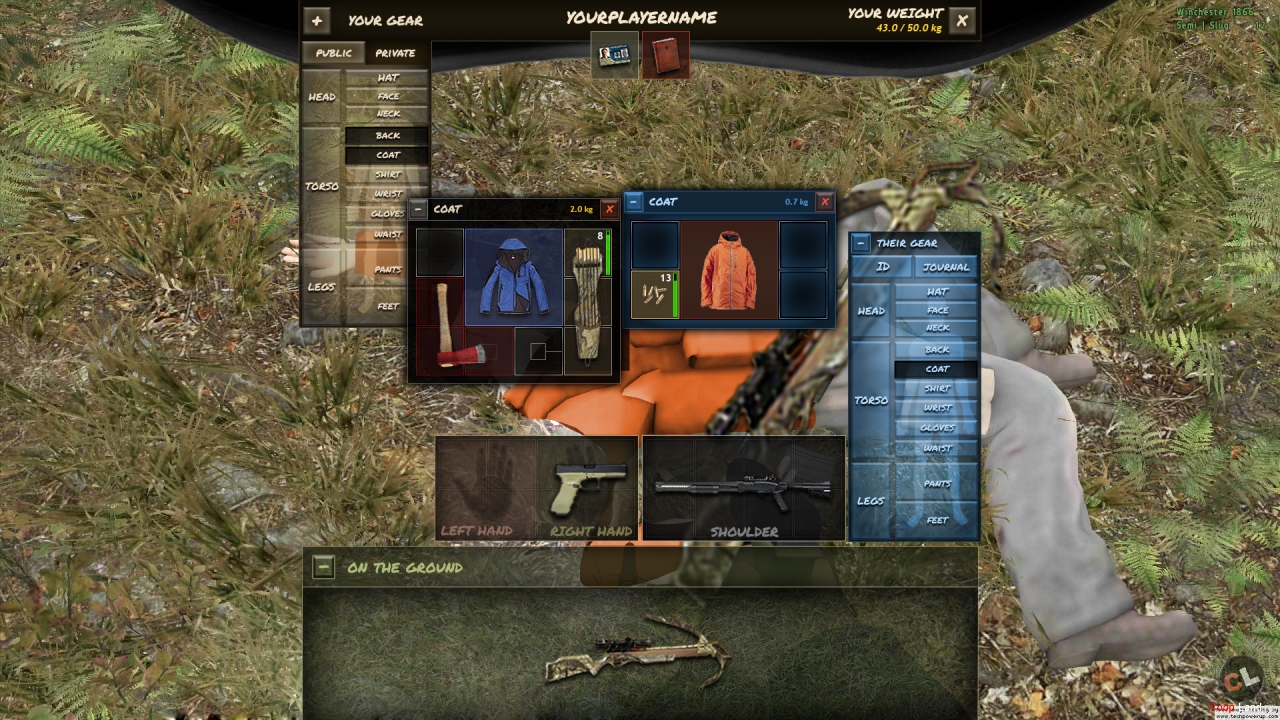Click the blue jacket item
The height and width of the screenshot is (720, 1280).
513,277
